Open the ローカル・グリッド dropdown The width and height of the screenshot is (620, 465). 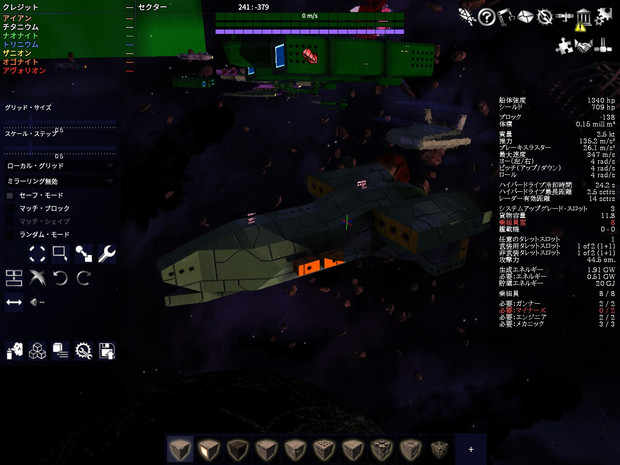point(60,166)
